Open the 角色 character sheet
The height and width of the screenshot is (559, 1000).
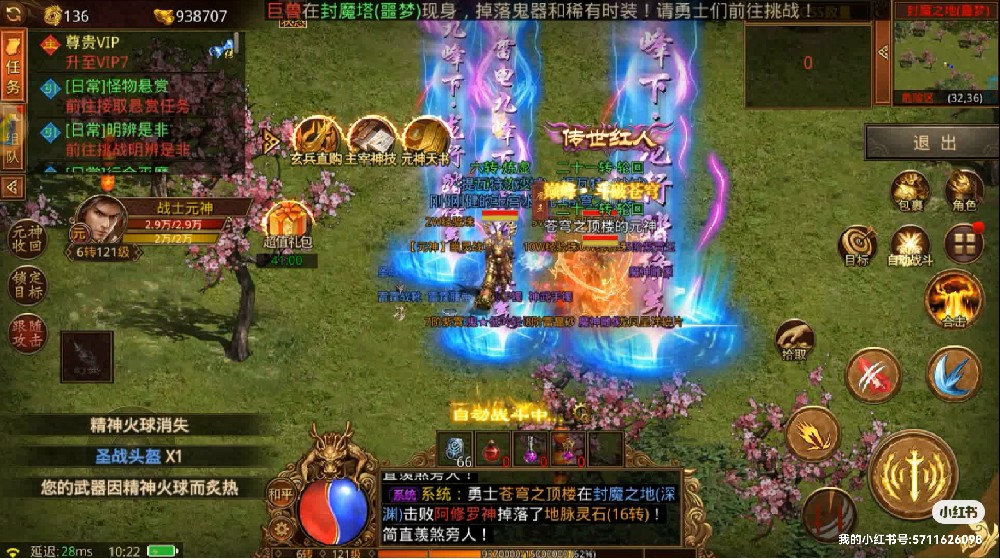(x=964, y=190)
